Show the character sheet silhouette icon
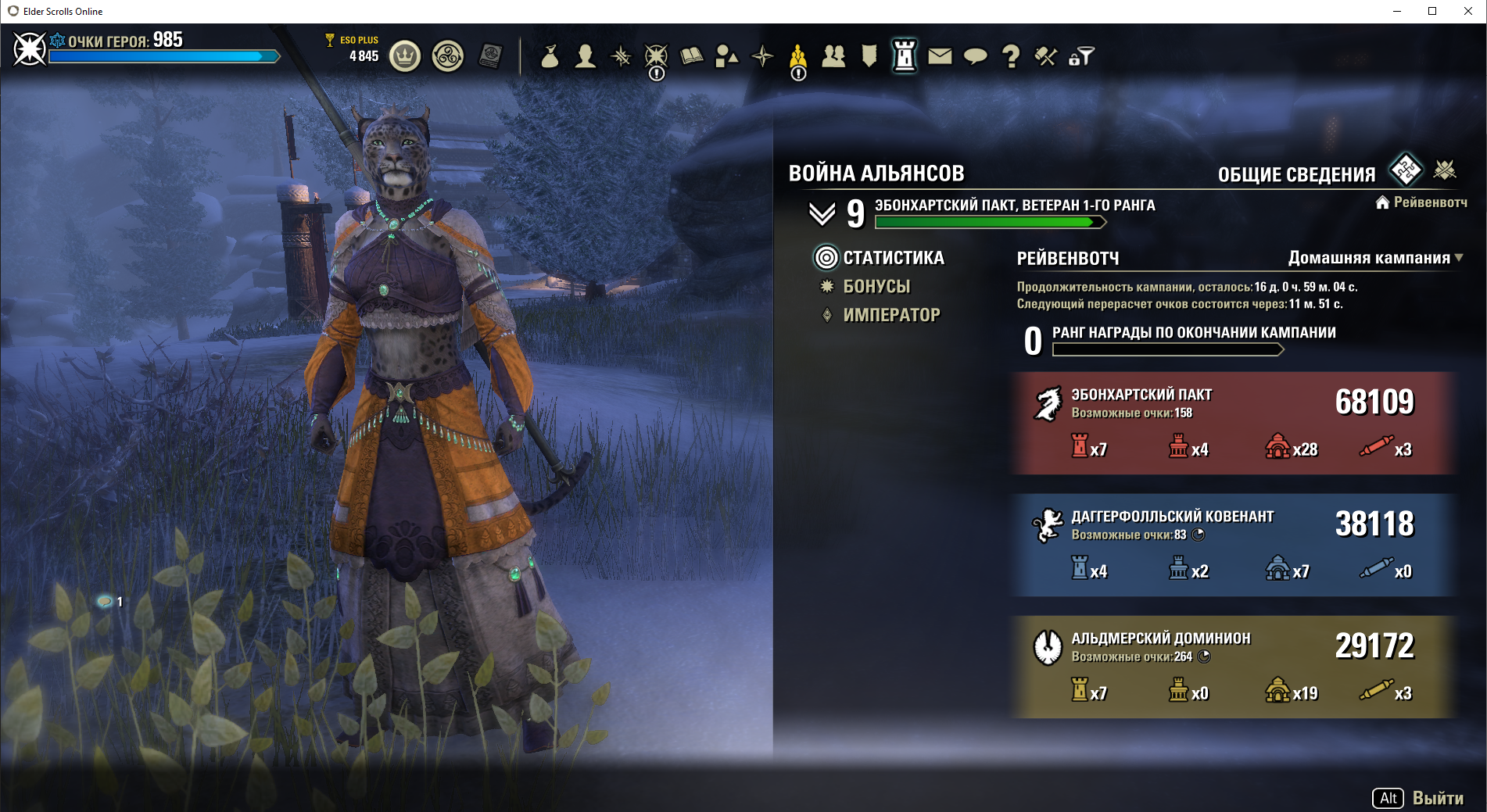This screenshot has width=1487, height=812. click(585, 56)
